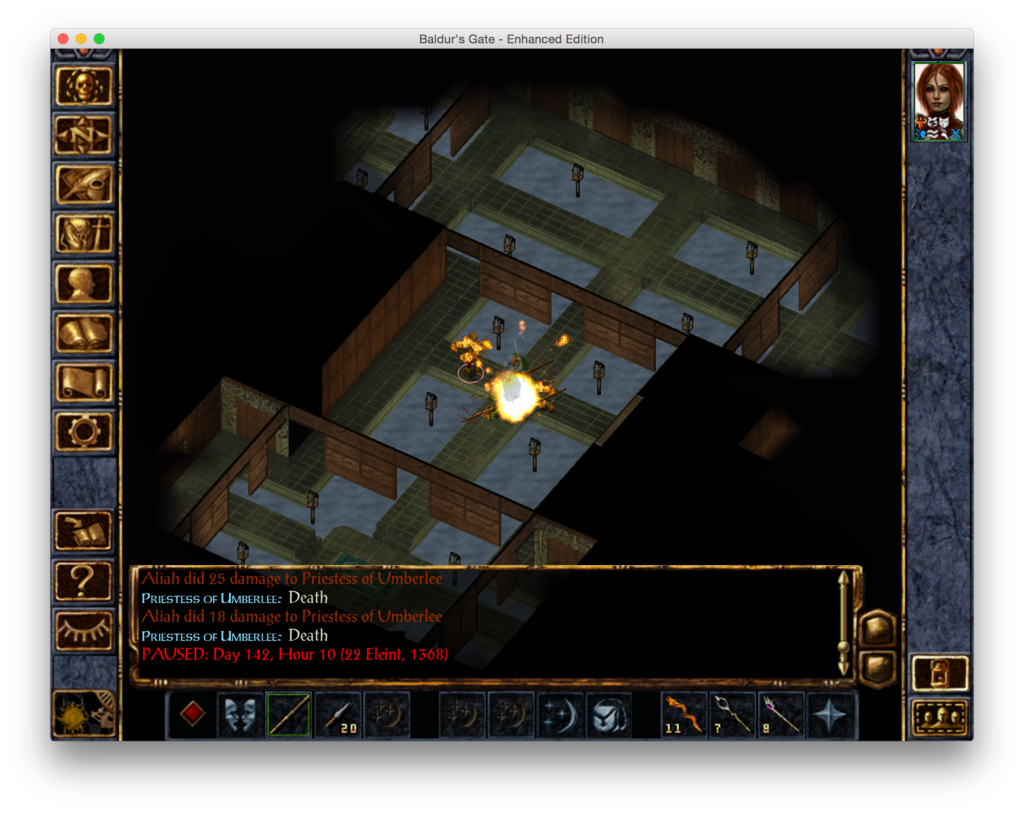The image size is (1024, 813).
Task: Open the journal with the quill icon
Action: click(84, 184)
